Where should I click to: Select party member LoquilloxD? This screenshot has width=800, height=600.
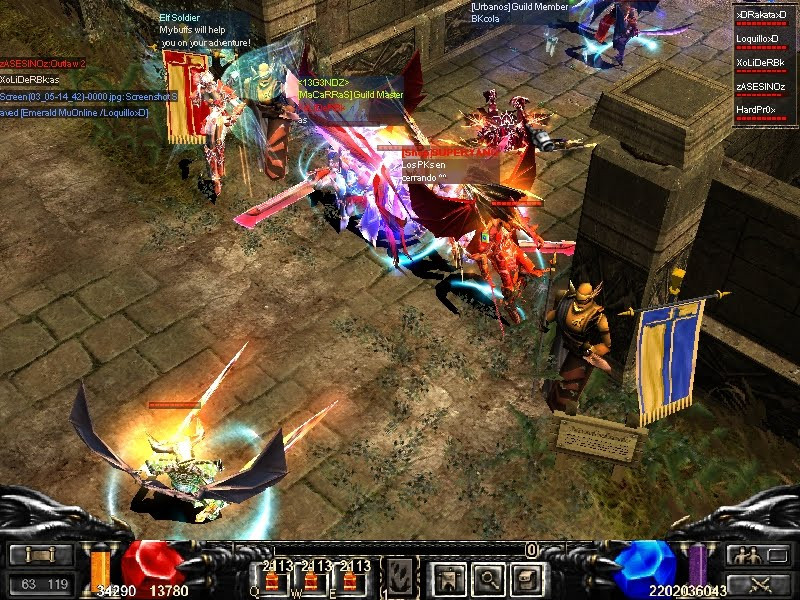point(764,39)
